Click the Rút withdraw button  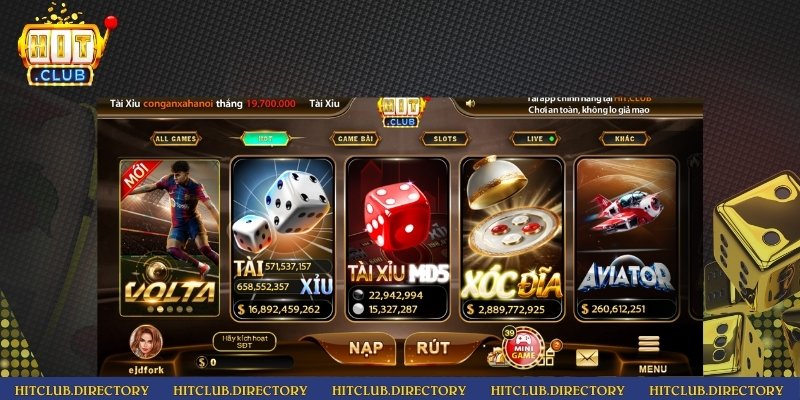[x=433, y=348]
